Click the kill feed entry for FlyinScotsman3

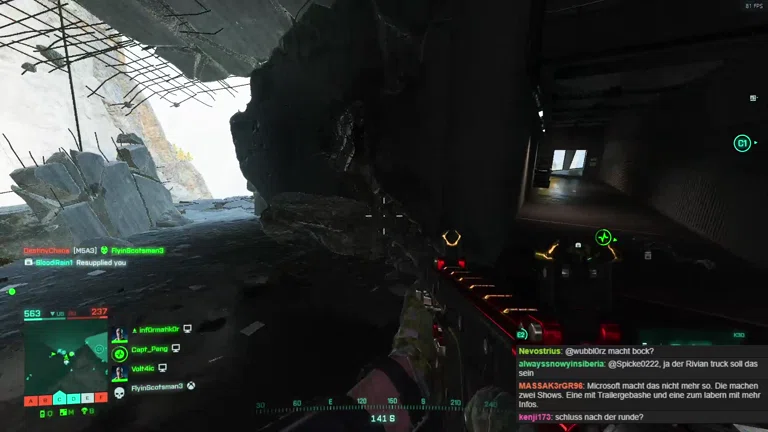click(137, 250)
